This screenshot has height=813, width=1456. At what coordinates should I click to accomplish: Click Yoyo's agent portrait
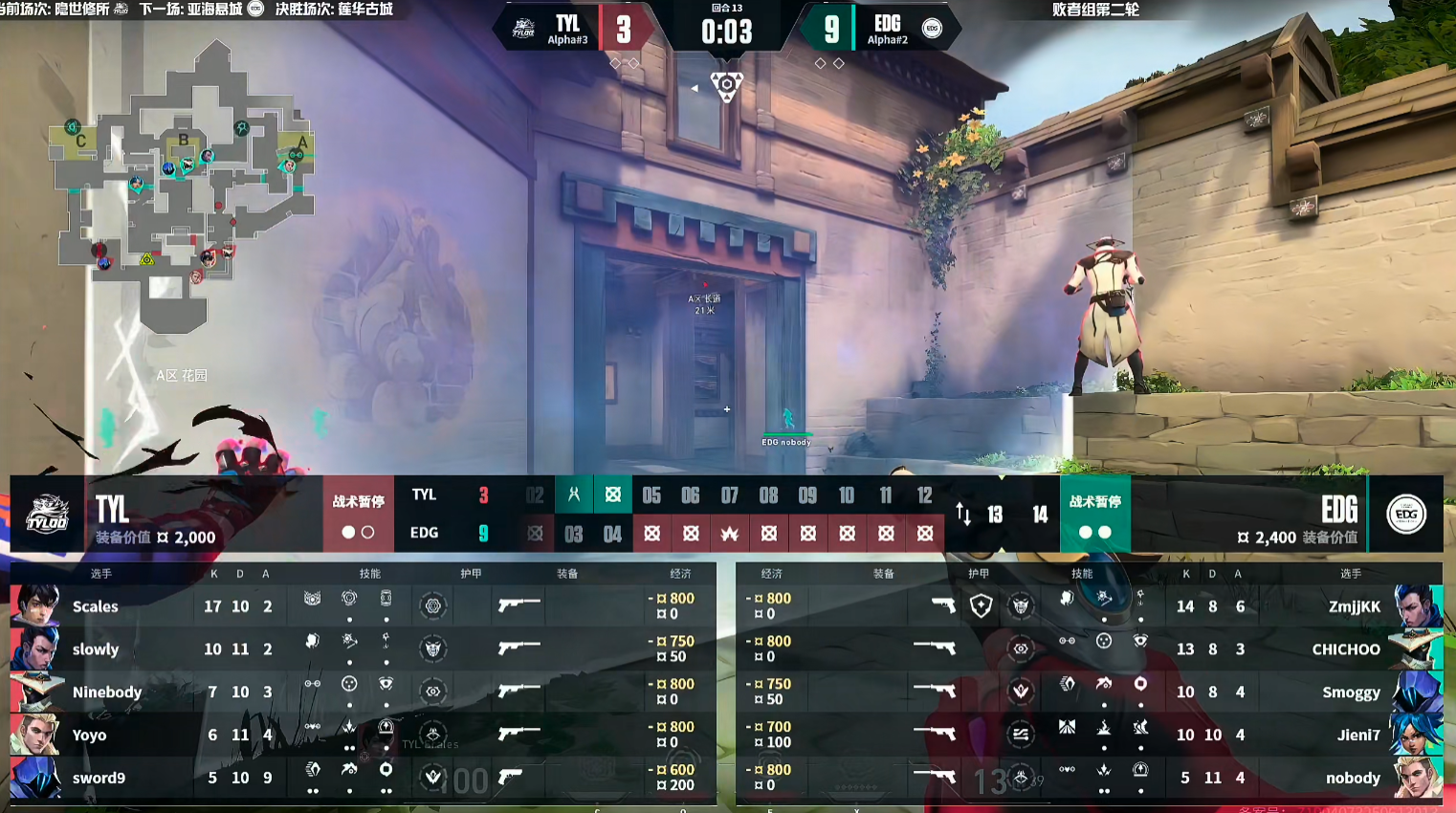35,735
